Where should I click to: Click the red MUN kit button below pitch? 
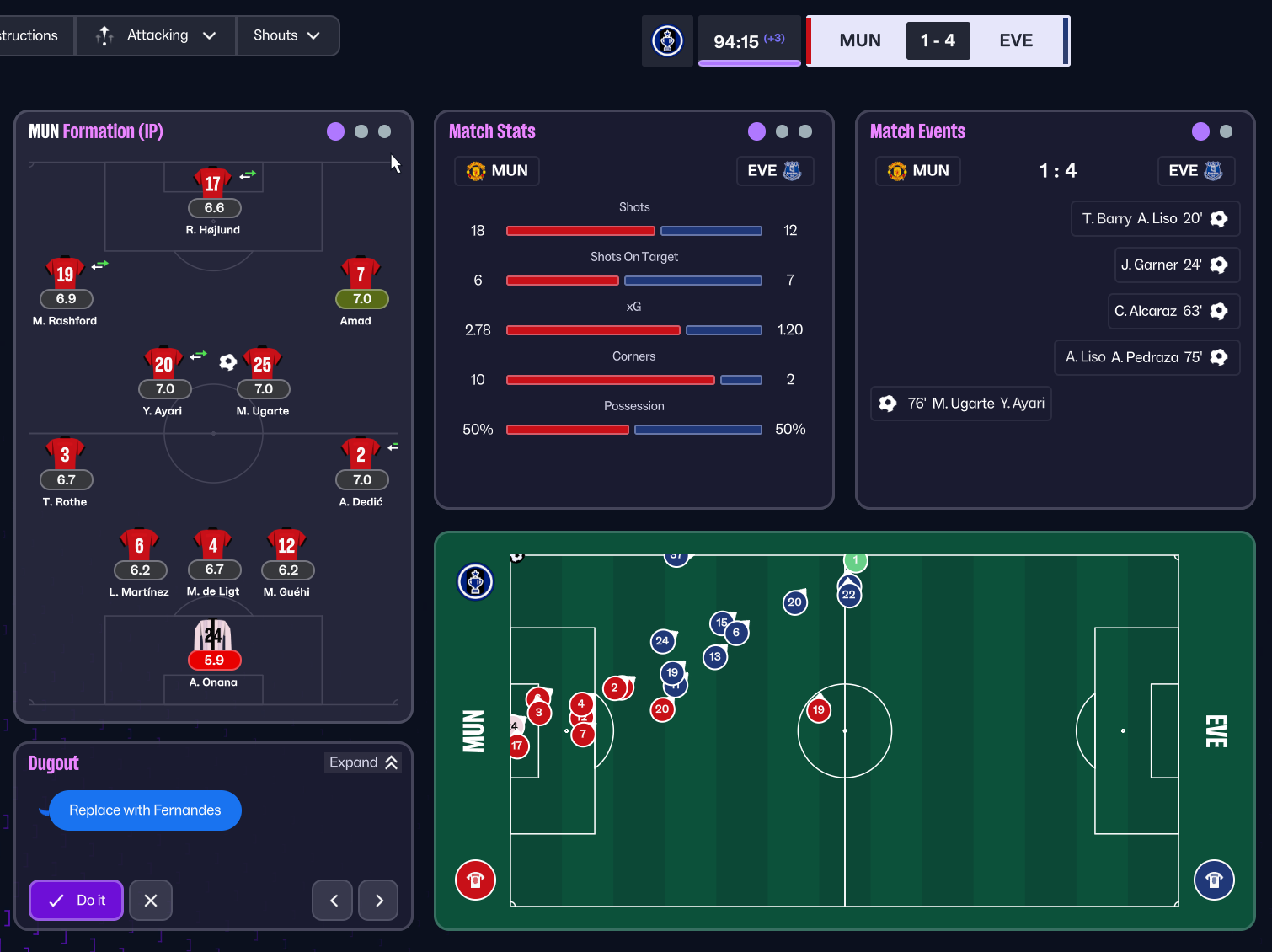point(475,880)
